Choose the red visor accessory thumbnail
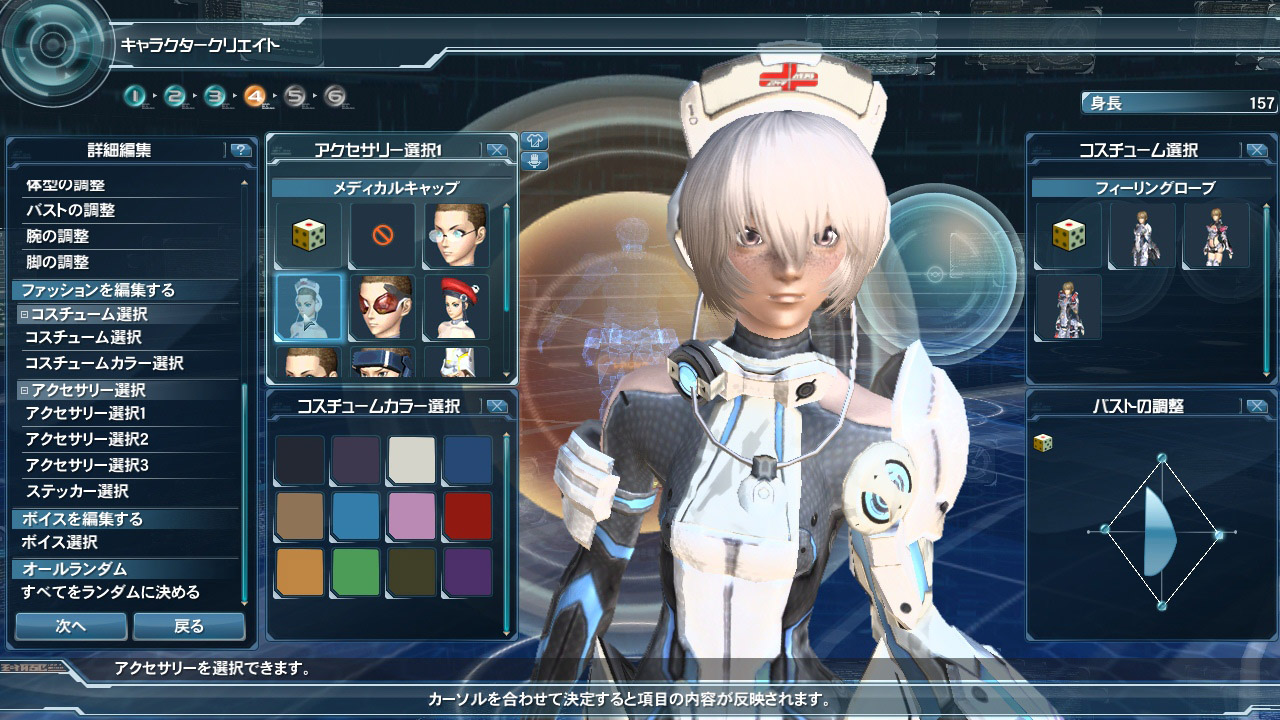The image size is (1280, 720). point(382,306)
